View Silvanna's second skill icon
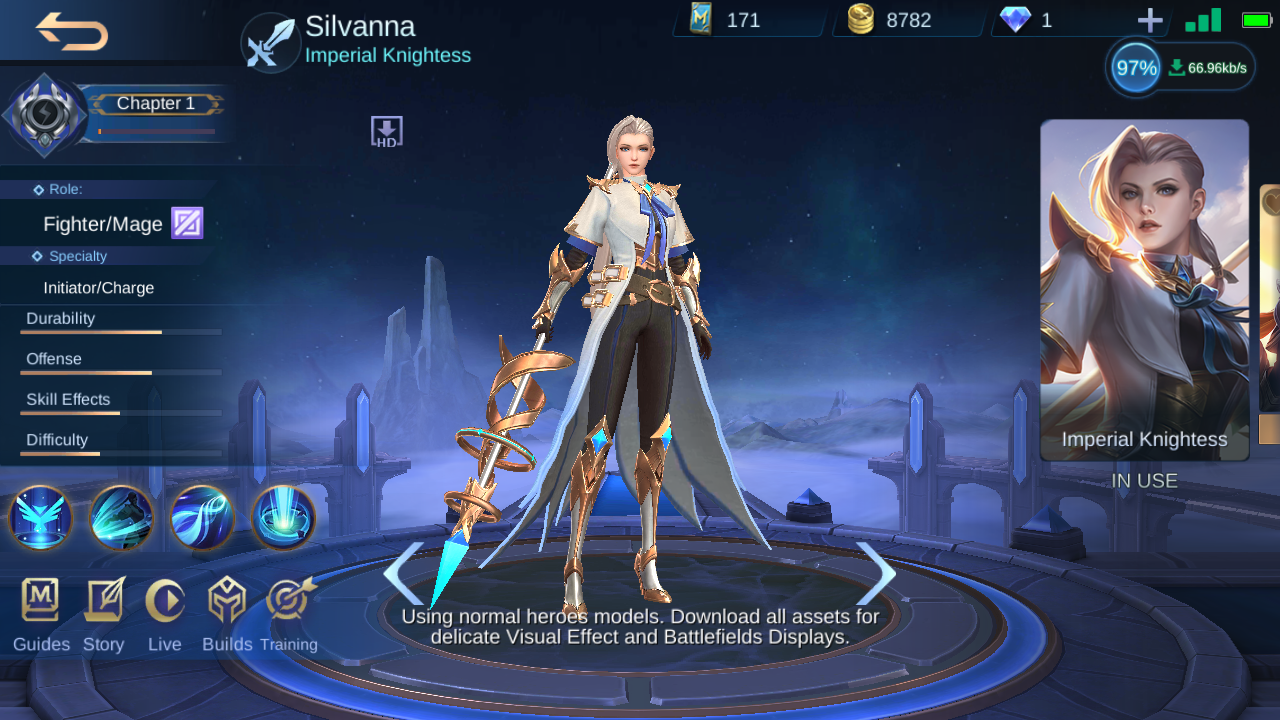Image resolution: width=1280 pixels, height=720 pixels. tap(121, 518)
